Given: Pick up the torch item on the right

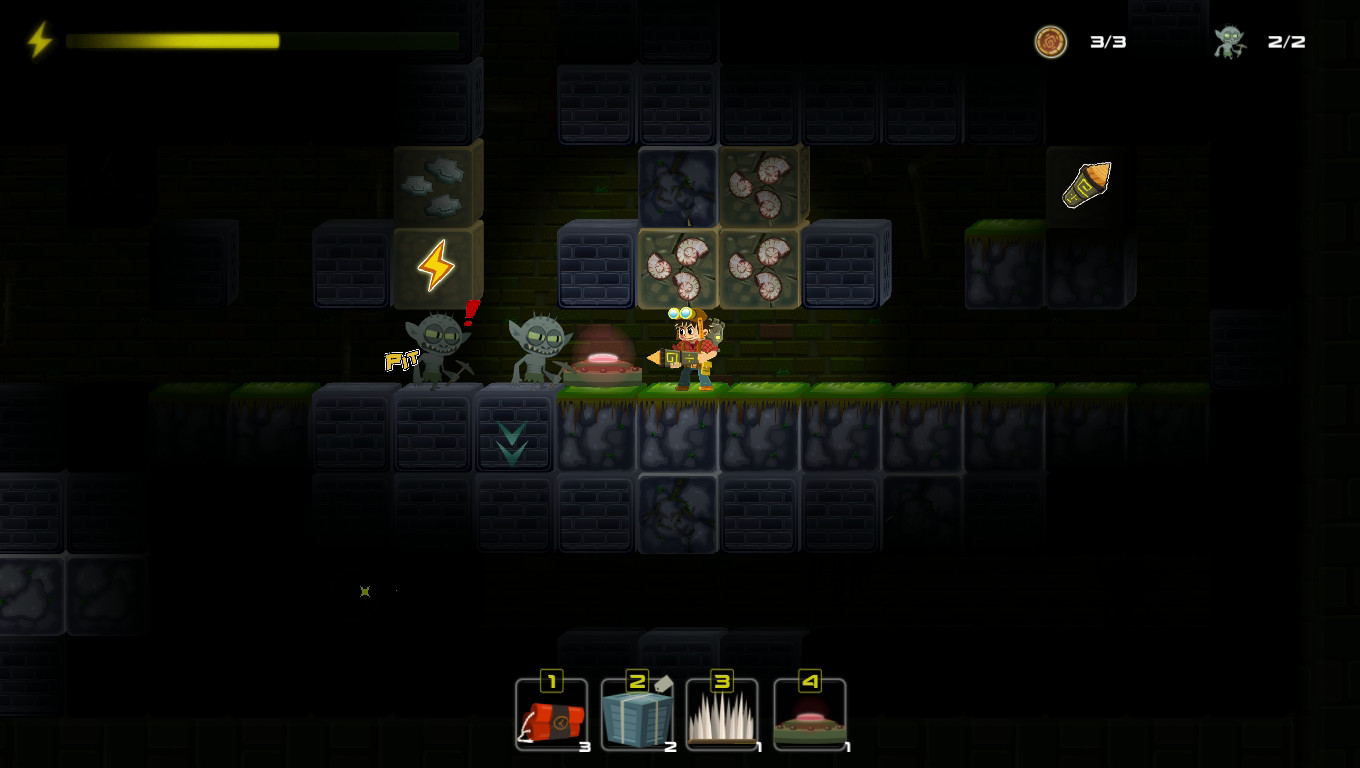Looking at the screenshot, I should tap(1088, 184).
